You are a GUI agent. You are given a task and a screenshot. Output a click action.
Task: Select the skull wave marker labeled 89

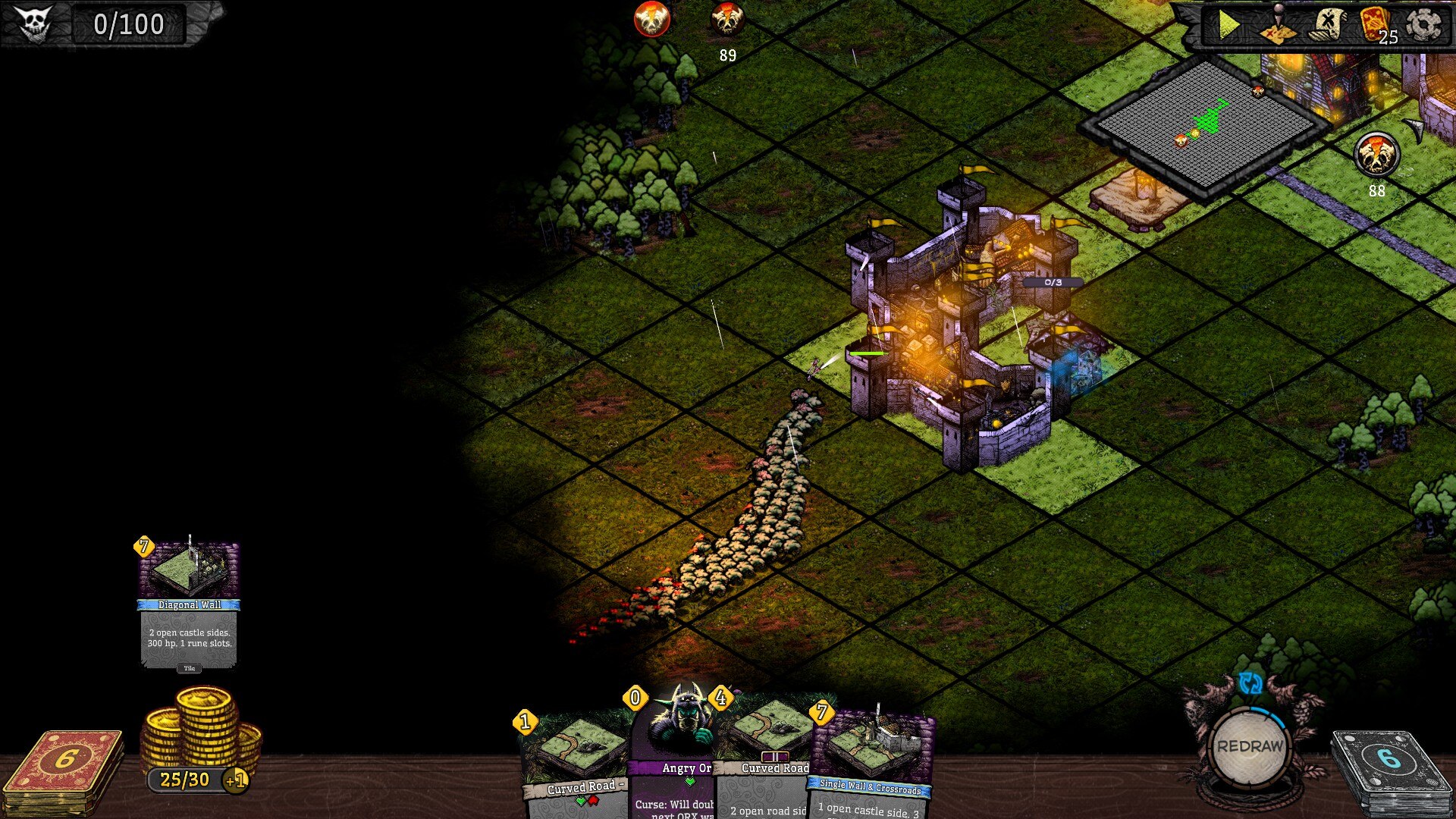coord(727,20)
